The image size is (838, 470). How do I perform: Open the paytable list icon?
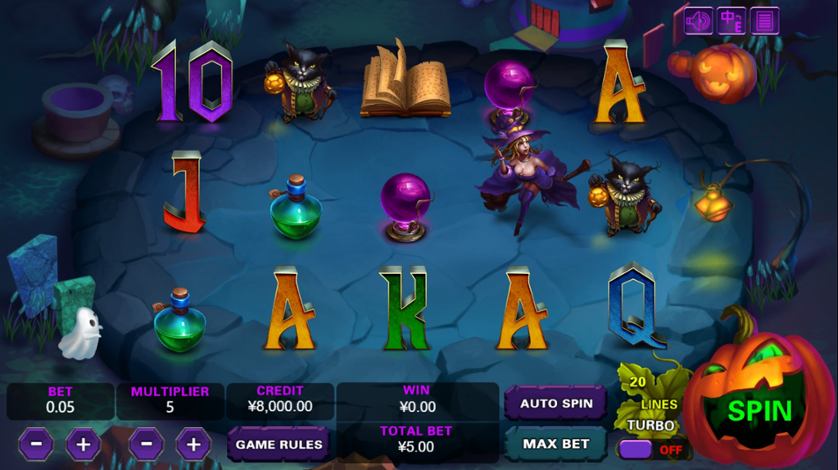[x=765, y=20]
